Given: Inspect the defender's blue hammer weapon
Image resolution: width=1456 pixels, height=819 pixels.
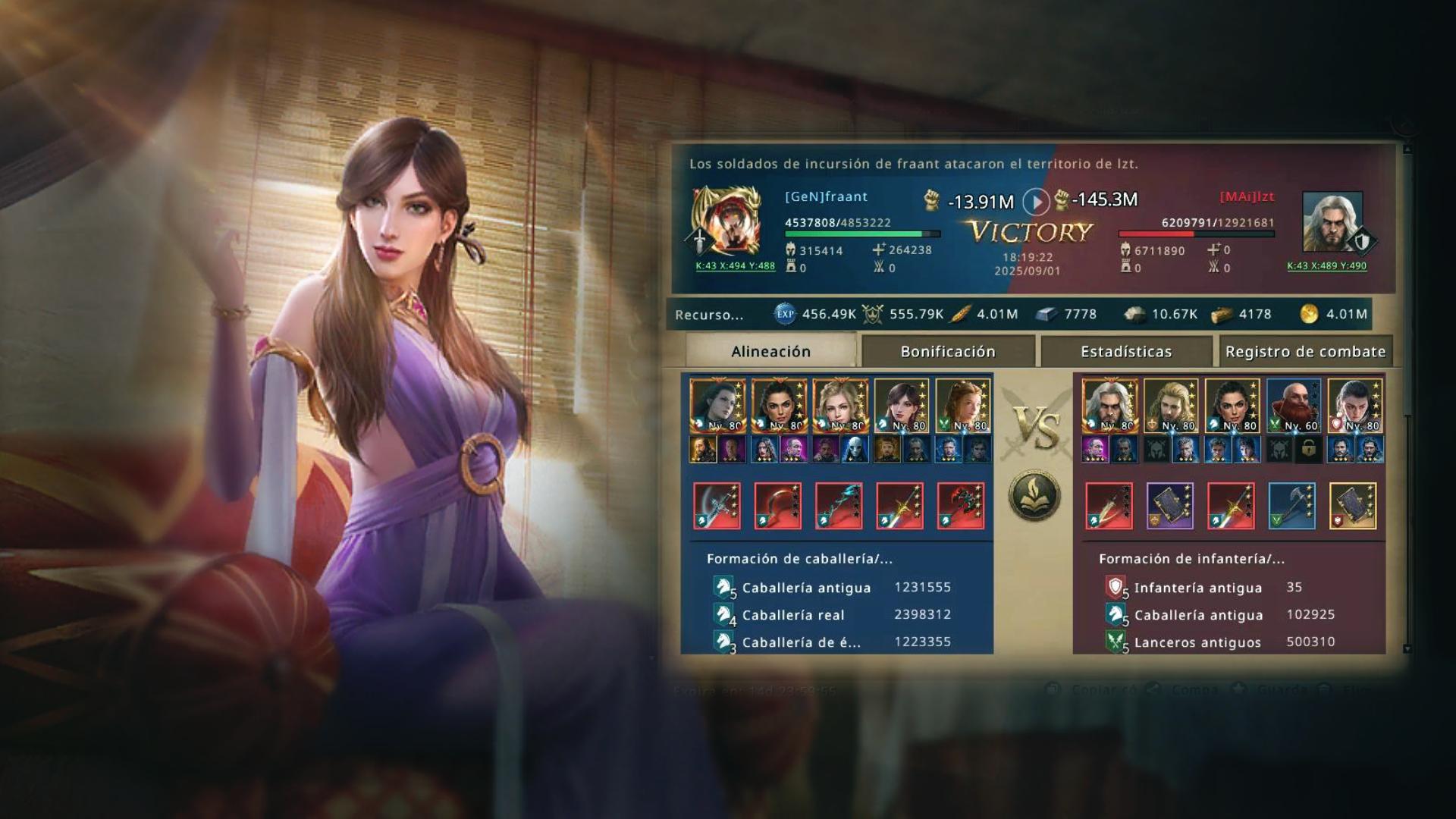Looking at the screenshot, I should pyautogui.click(x=1291, y=506).
